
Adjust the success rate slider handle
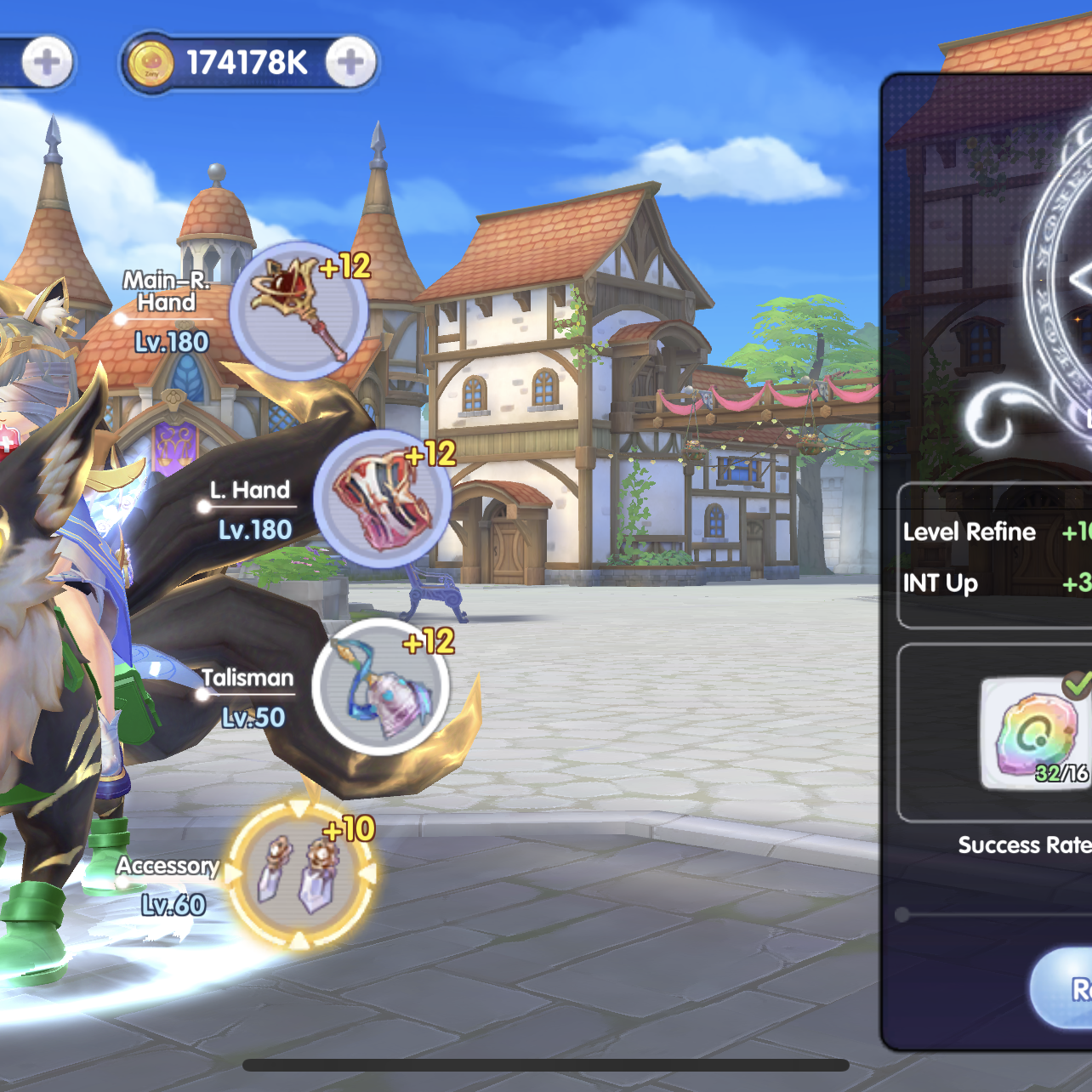point(902,915)
